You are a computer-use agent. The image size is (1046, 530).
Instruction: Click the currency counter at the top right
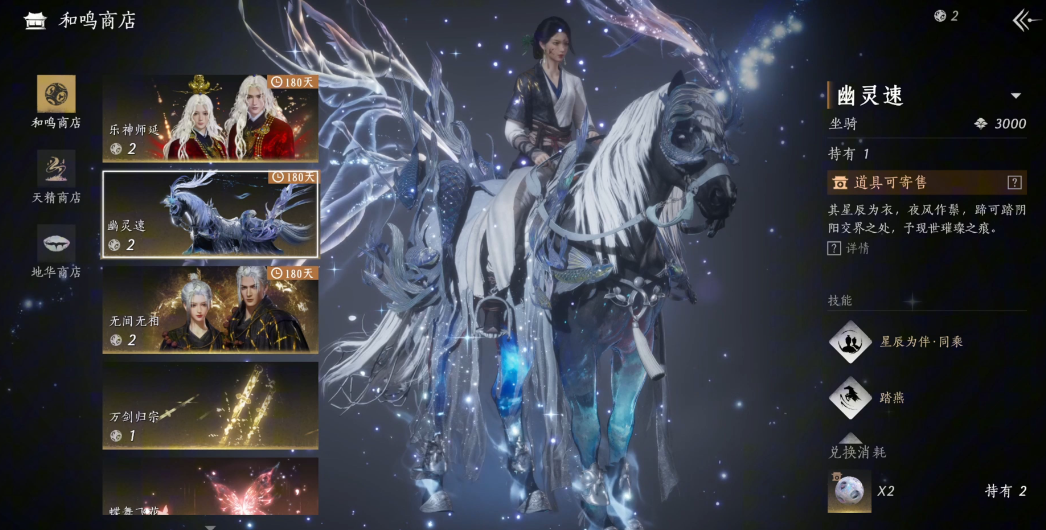[946, 16]
